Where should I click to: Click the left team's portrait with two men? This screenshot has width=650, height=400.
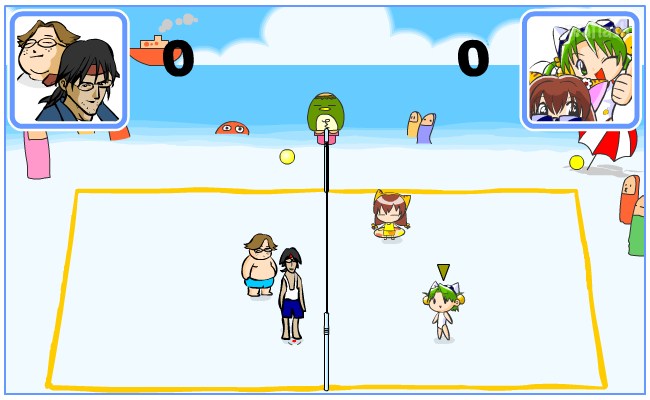[69, 70]
